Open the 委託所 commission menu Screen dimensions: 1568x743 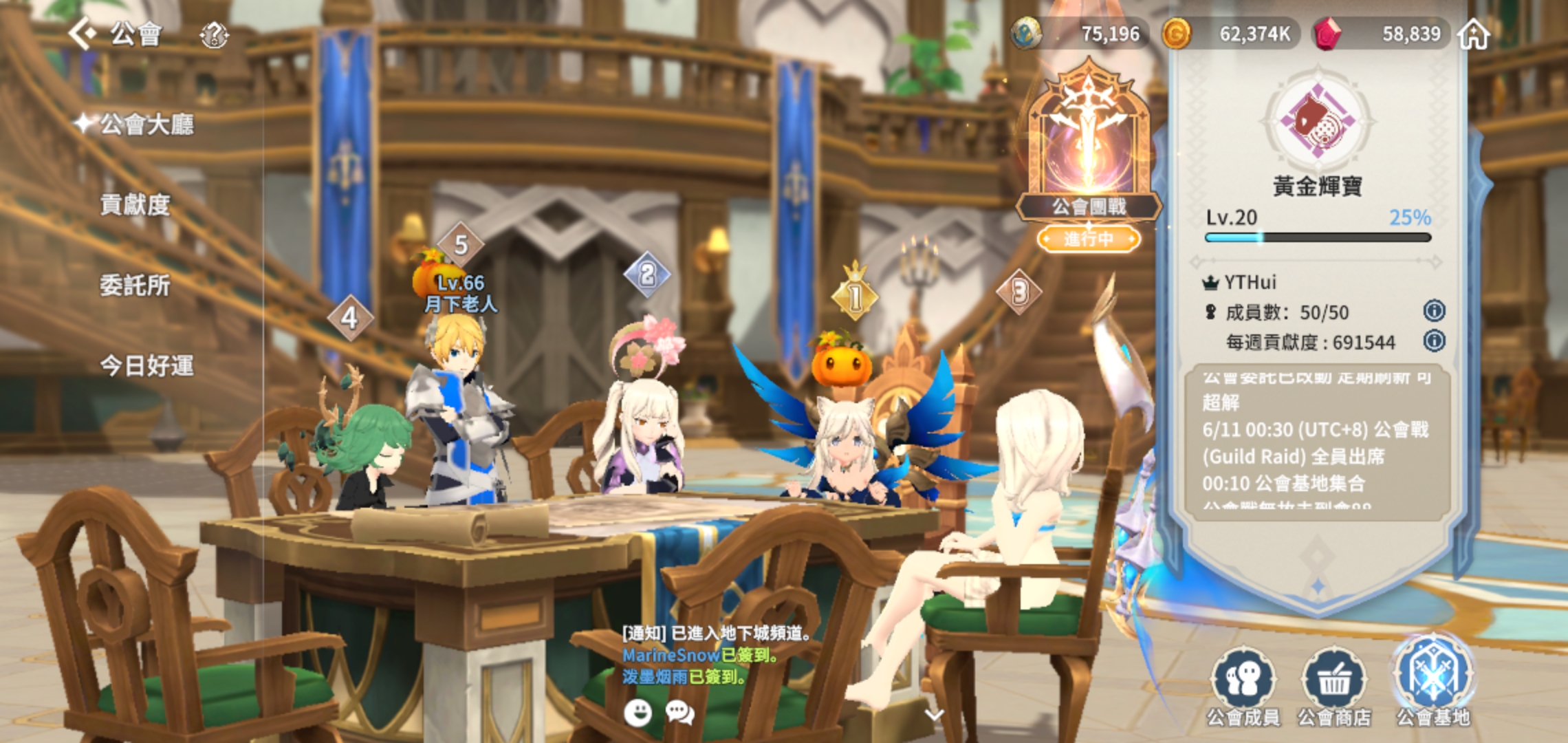point(135,286)
